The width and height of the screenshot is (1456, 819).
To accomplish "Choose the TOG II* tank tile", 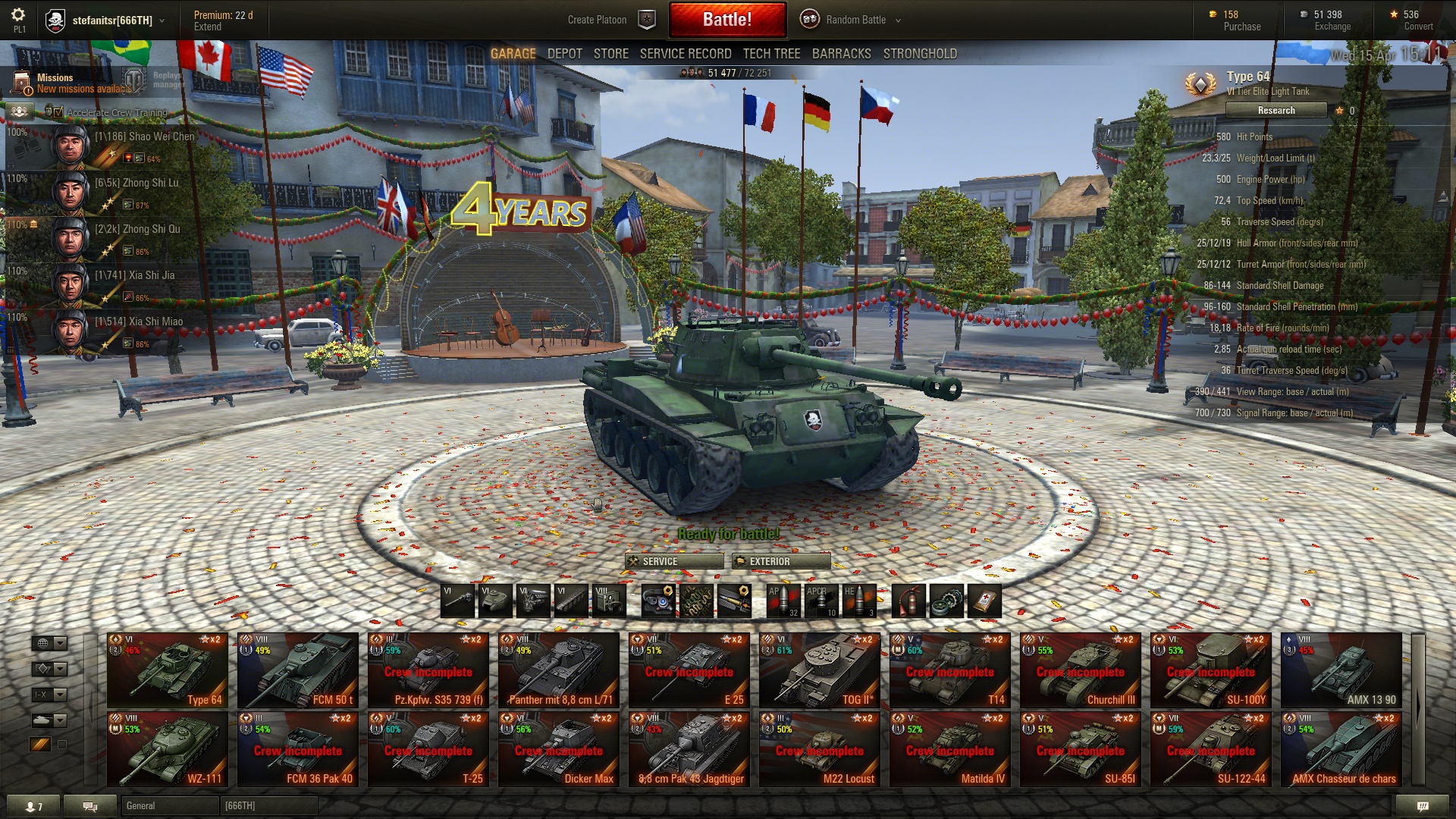I will (x=819, y=670).
